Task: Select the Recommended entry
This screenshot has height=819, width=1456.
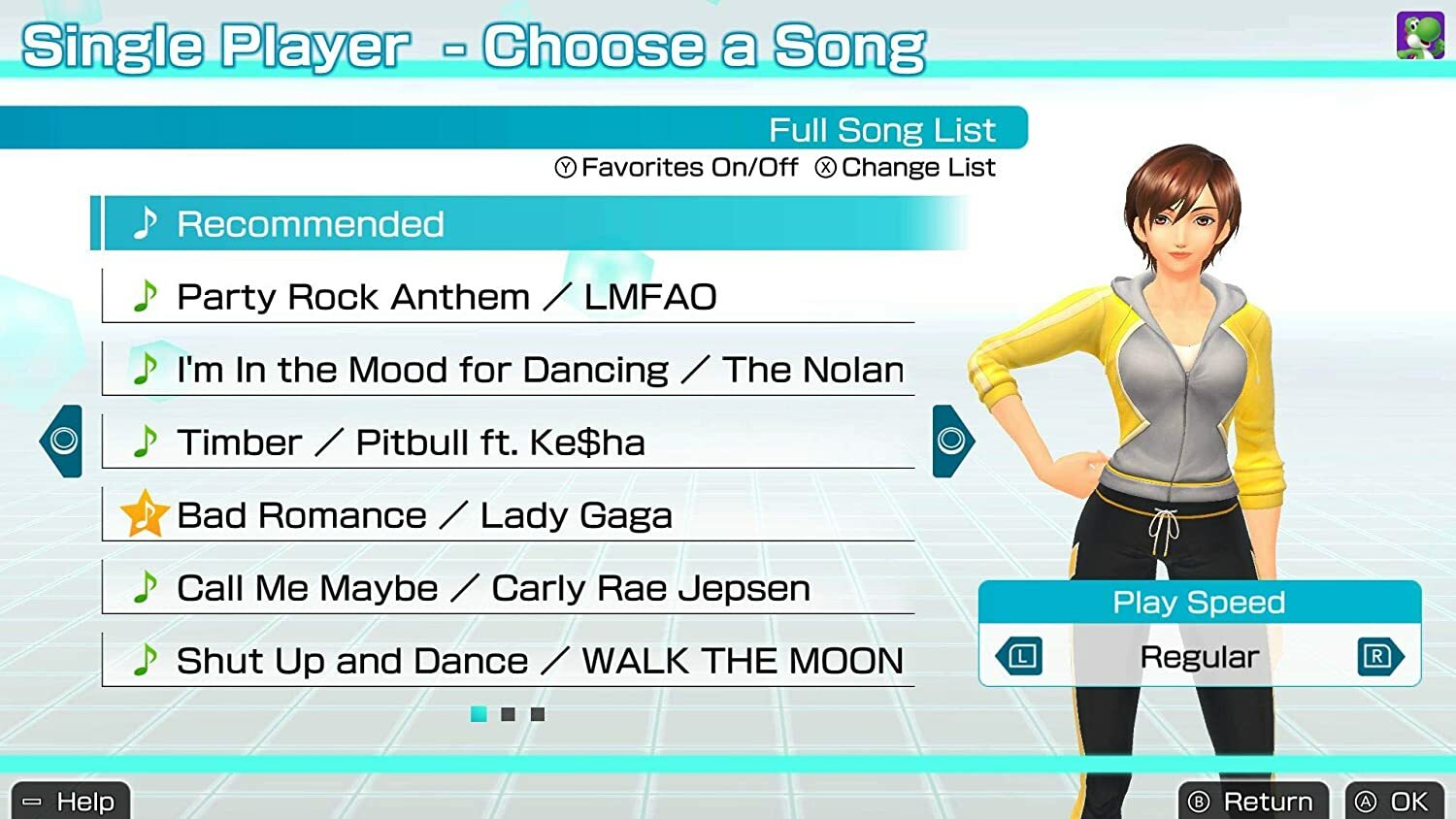Action: point(311,223)
